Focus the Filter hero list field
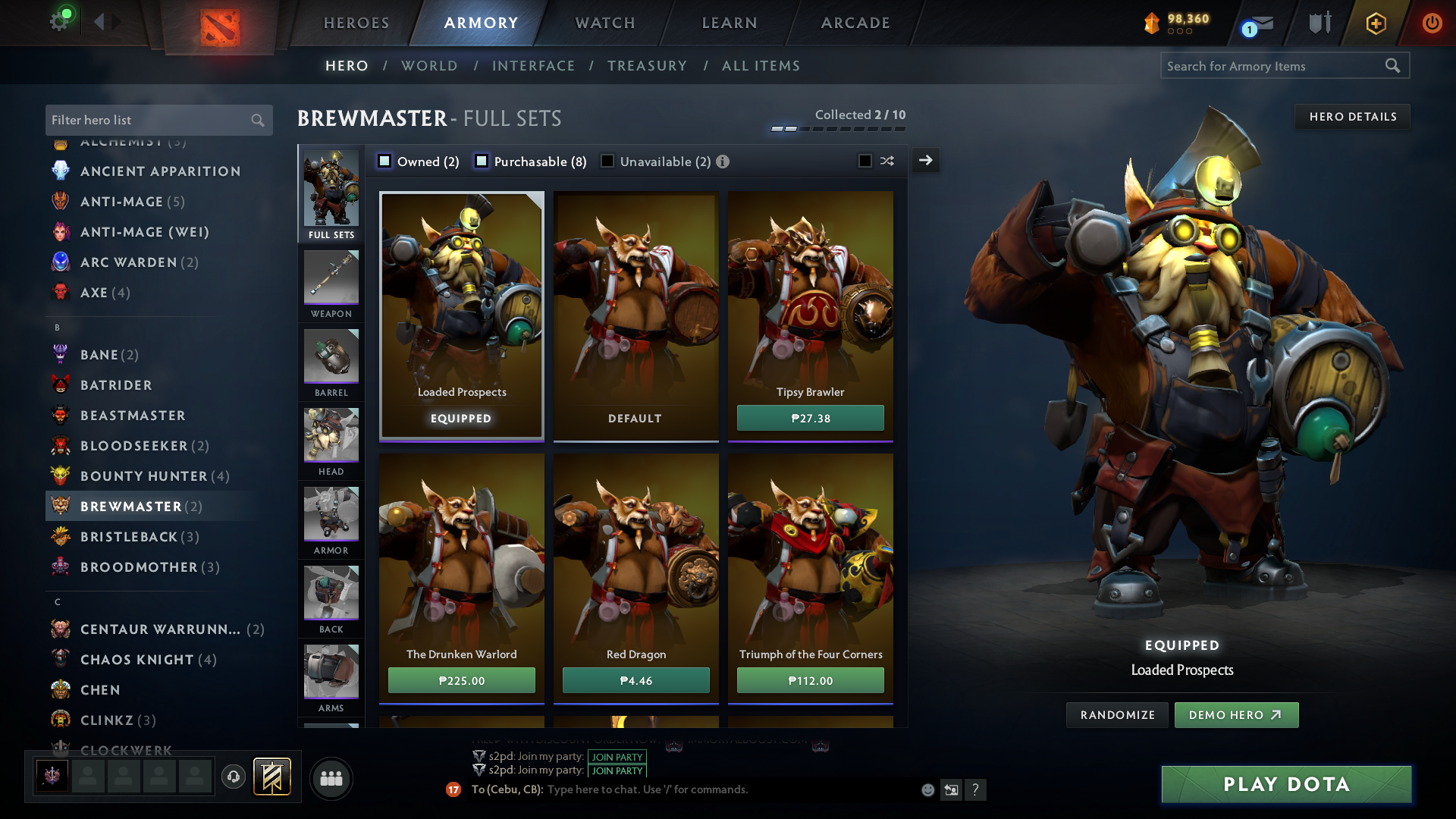 (x=148, y=120)
